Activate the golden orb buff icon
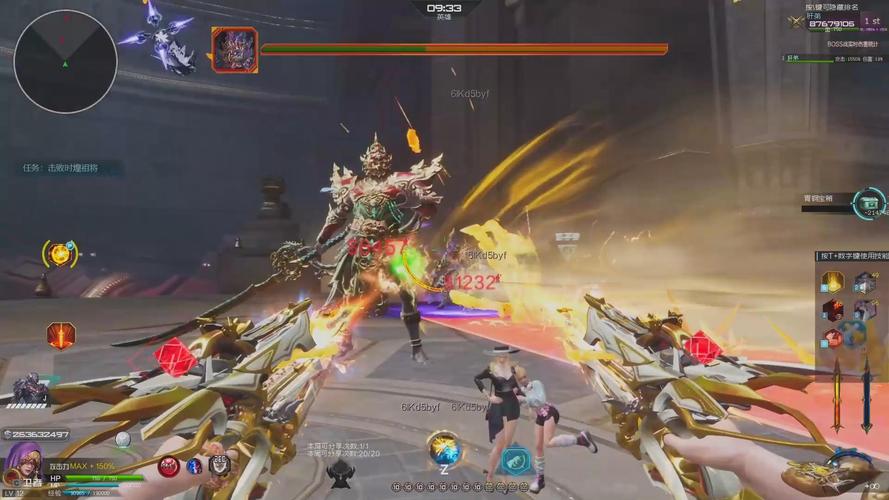Viewport: 889px width, 500px height. click(x=60, y=254)
